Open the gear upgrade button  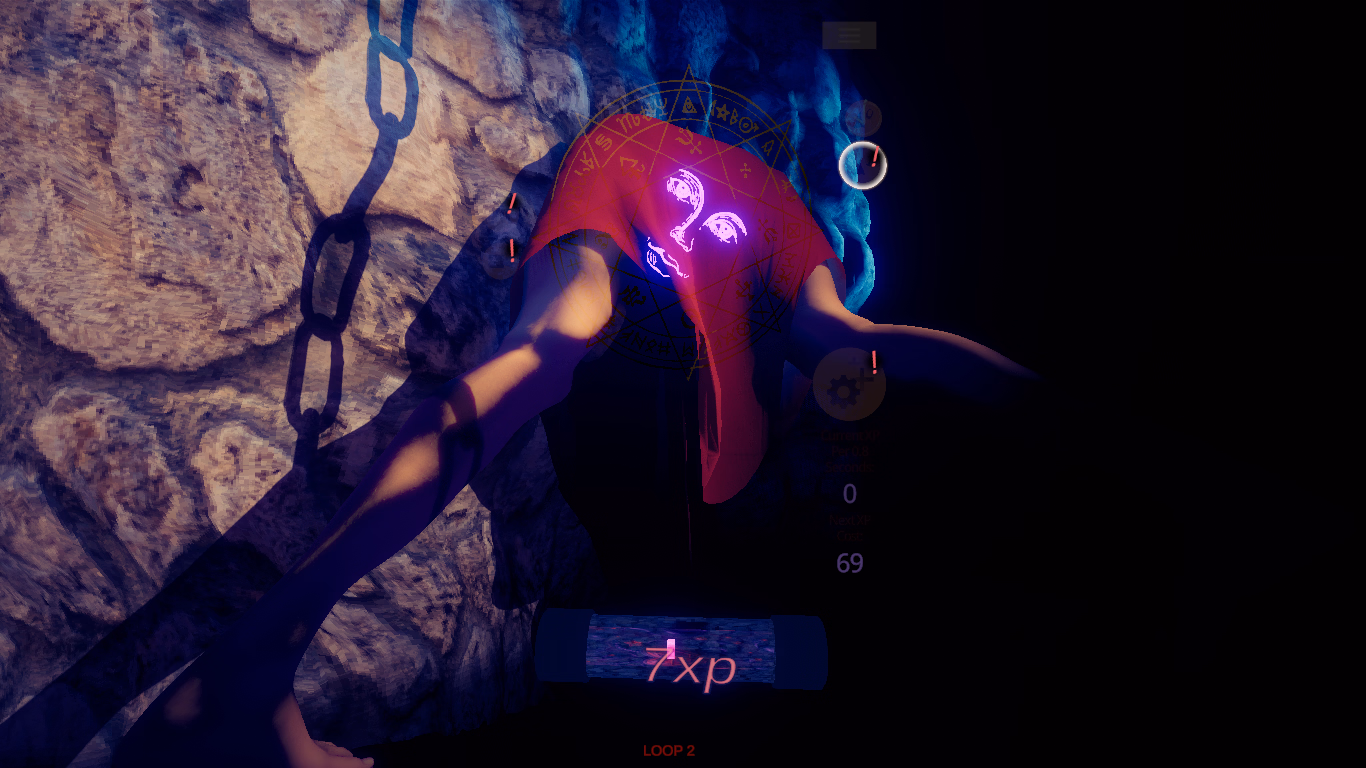pos(848,386)
